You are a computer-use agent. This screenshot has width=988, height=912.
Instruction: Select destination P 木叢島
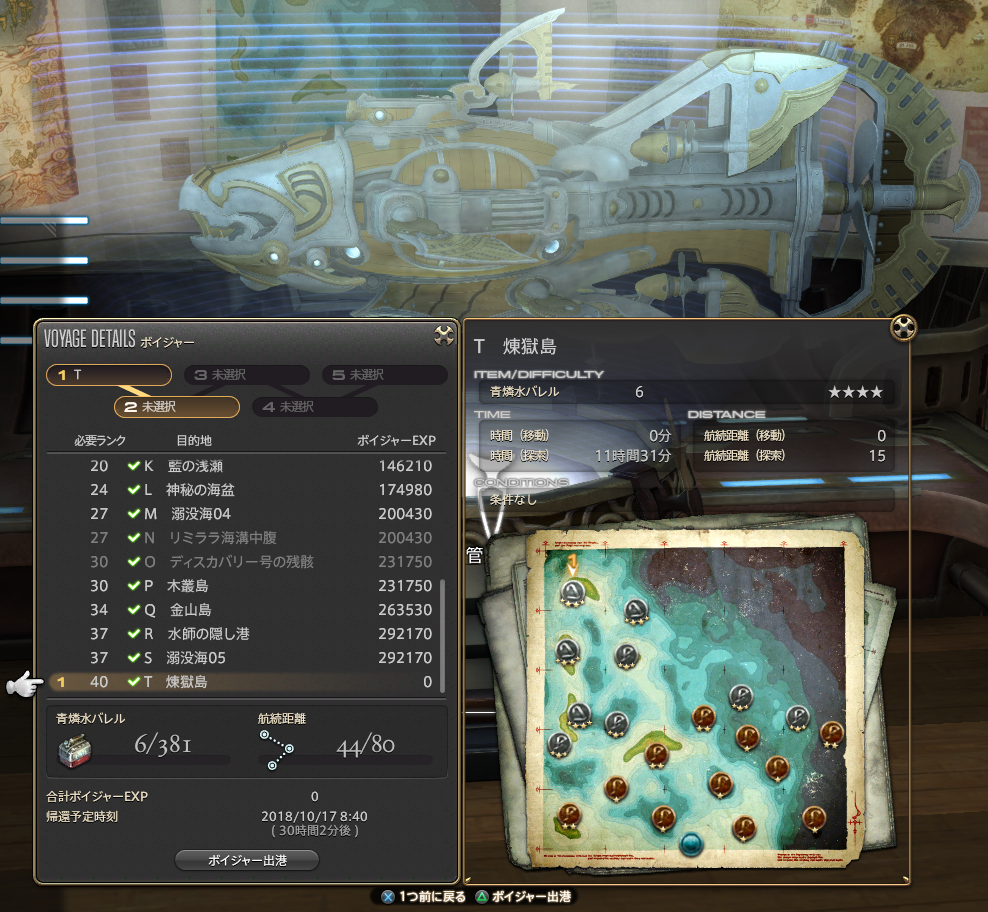click(x=245, y=586)
